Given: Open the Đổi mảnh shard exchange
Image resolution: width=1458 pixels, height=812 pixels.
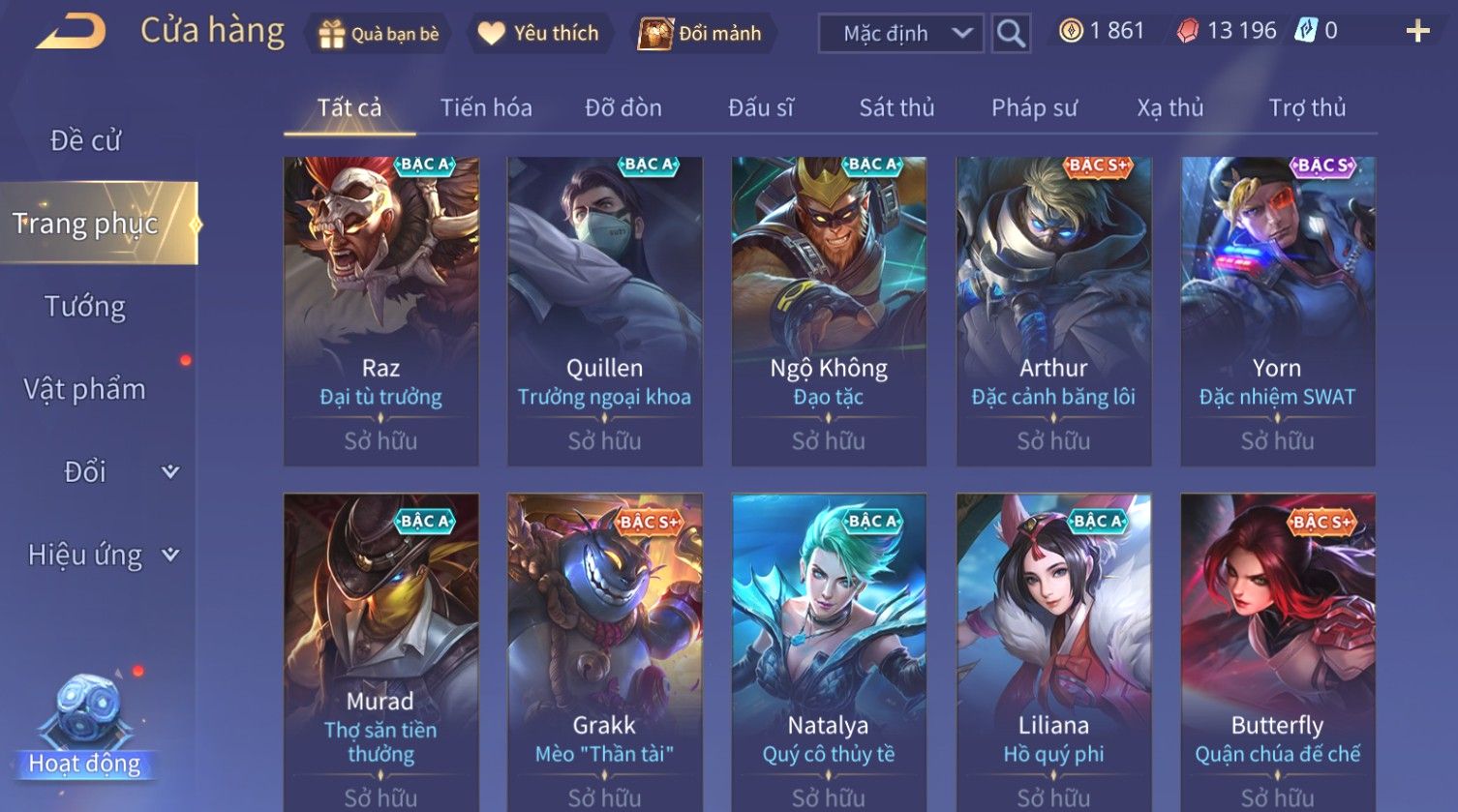Looking at the screenshot, I should pos(701,34).
